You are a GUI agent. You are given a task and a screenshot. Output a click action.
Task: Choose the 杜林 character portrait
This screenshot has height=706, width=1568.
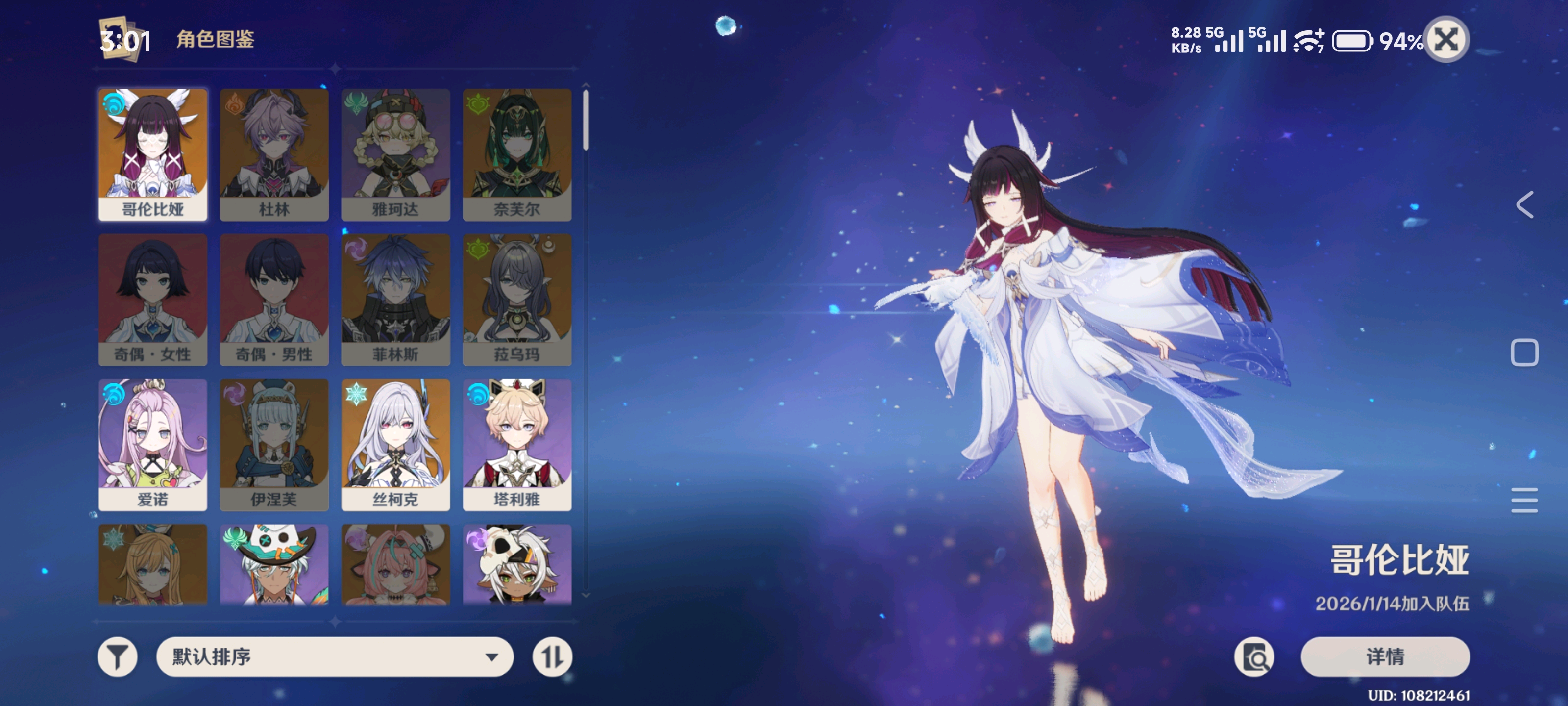click(x=274, y=154)
